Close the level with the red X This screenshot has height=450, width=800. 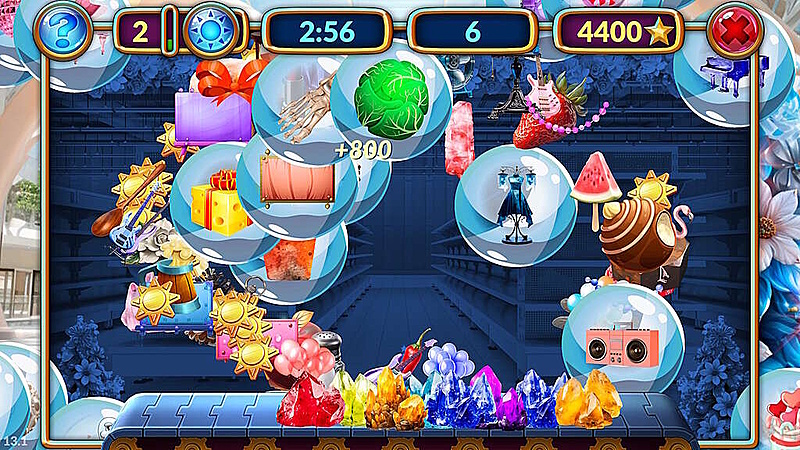[734, 31]
